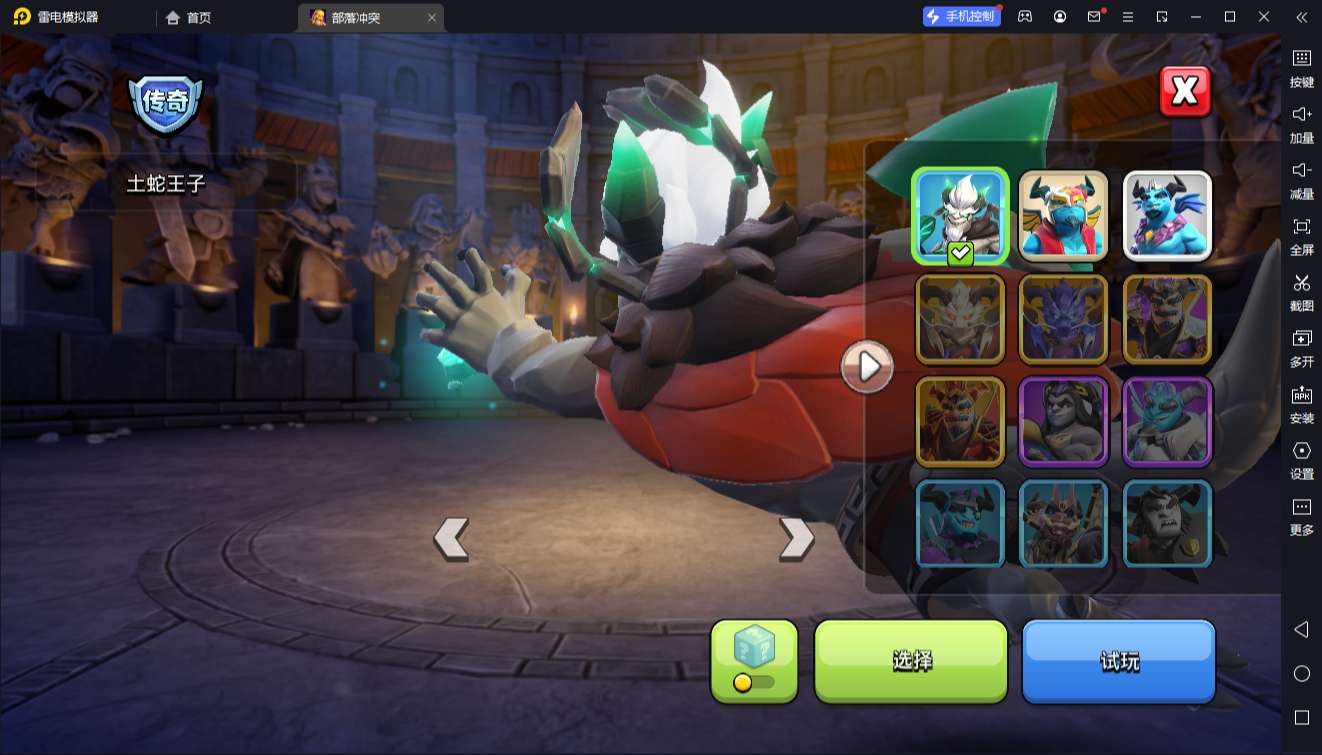Pick the dark-haired muscular skin in purple frame
Screen dimensions: 1322x755
click(x=1063, y=422)
